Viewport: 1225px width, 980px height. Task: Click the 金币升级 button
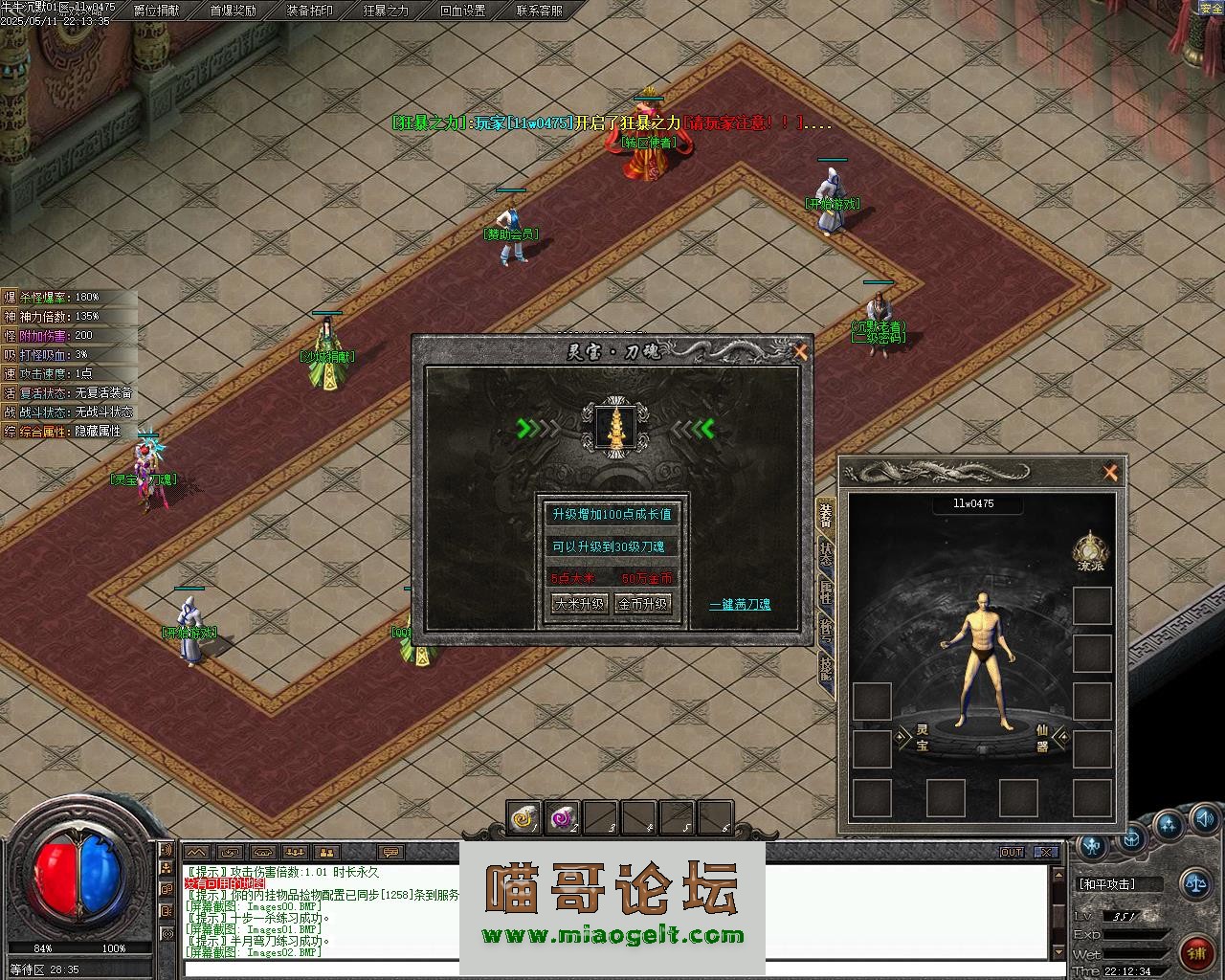[642, 604]
